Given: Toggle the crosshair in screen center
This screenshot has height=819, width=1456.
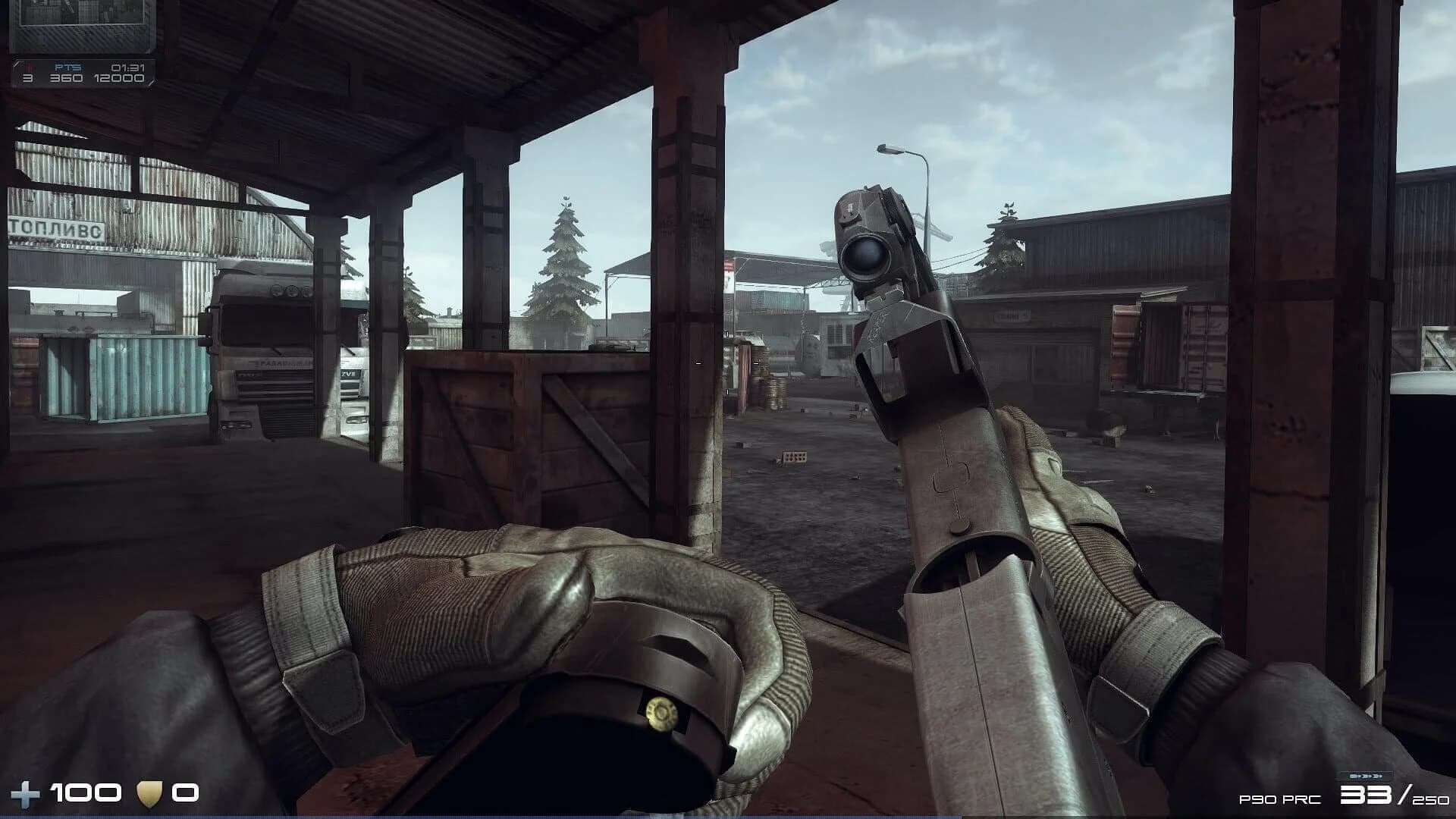Looking at the screenshot, I should pyautogui.click(x=728, y=362).
